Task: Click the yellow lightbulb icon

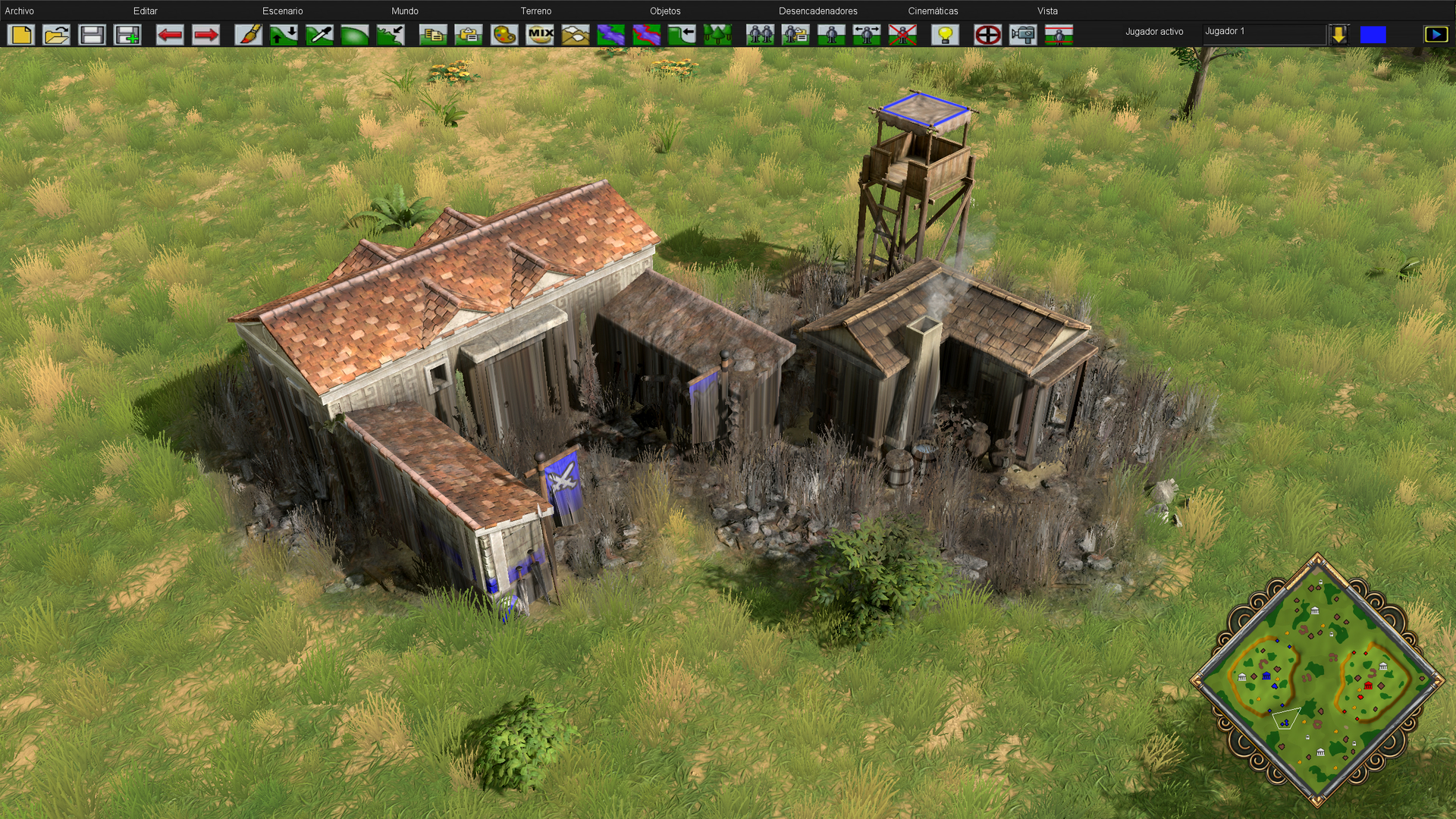Action: 945,35
